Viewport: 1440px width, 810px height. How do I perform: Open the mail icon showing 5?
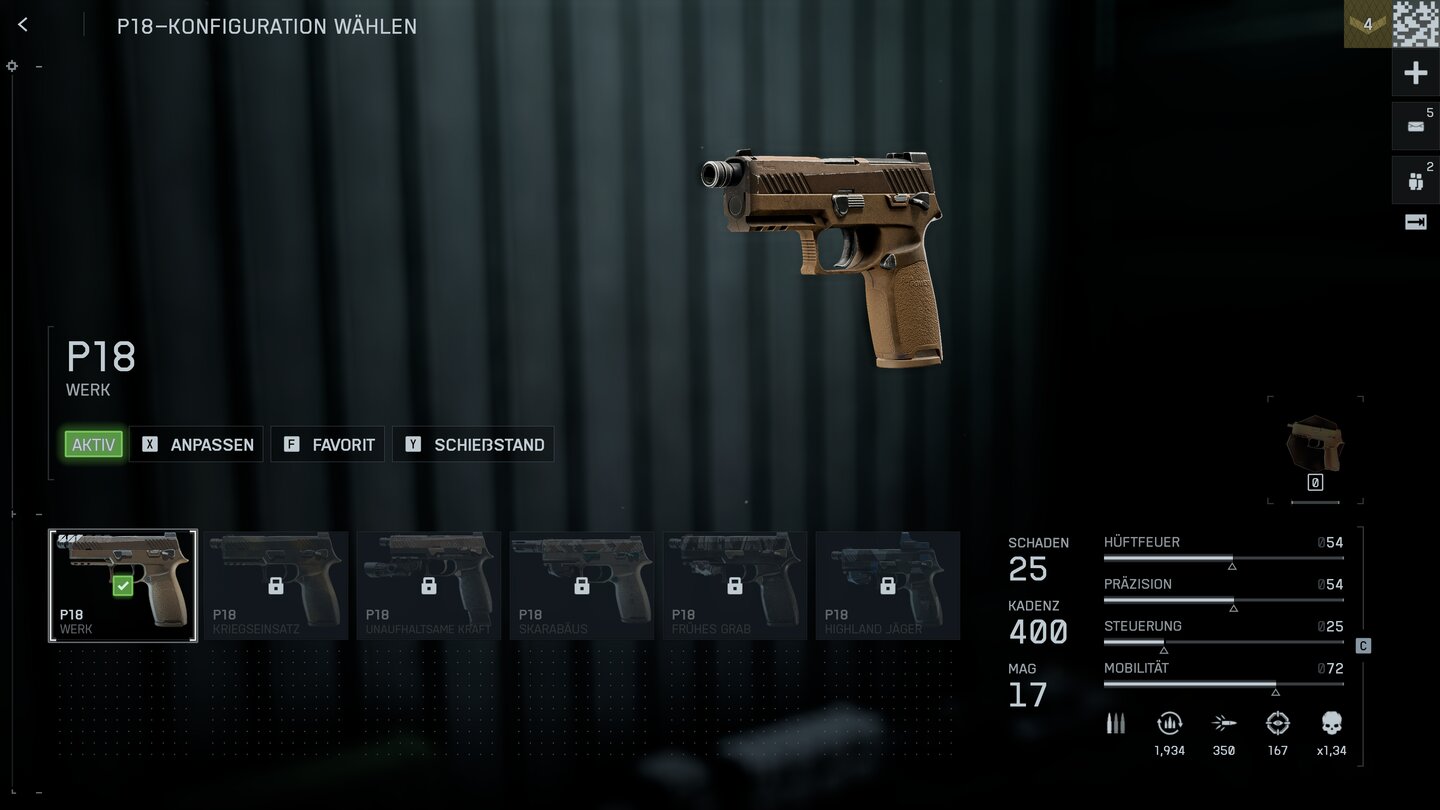pyautogui.click(x=1415, y=126)
